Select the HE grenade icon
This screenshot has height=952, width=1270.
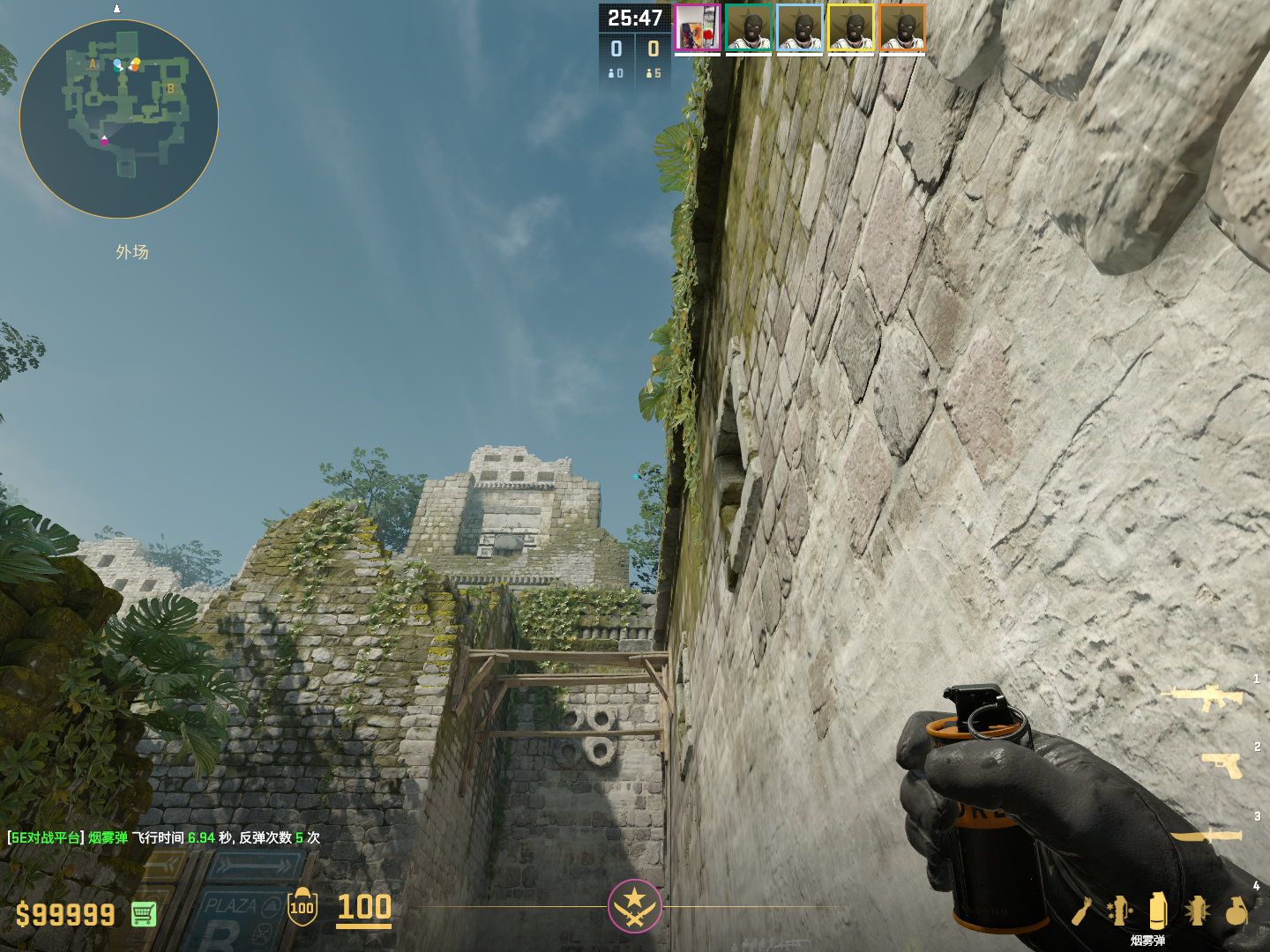tap(1236, 911)
